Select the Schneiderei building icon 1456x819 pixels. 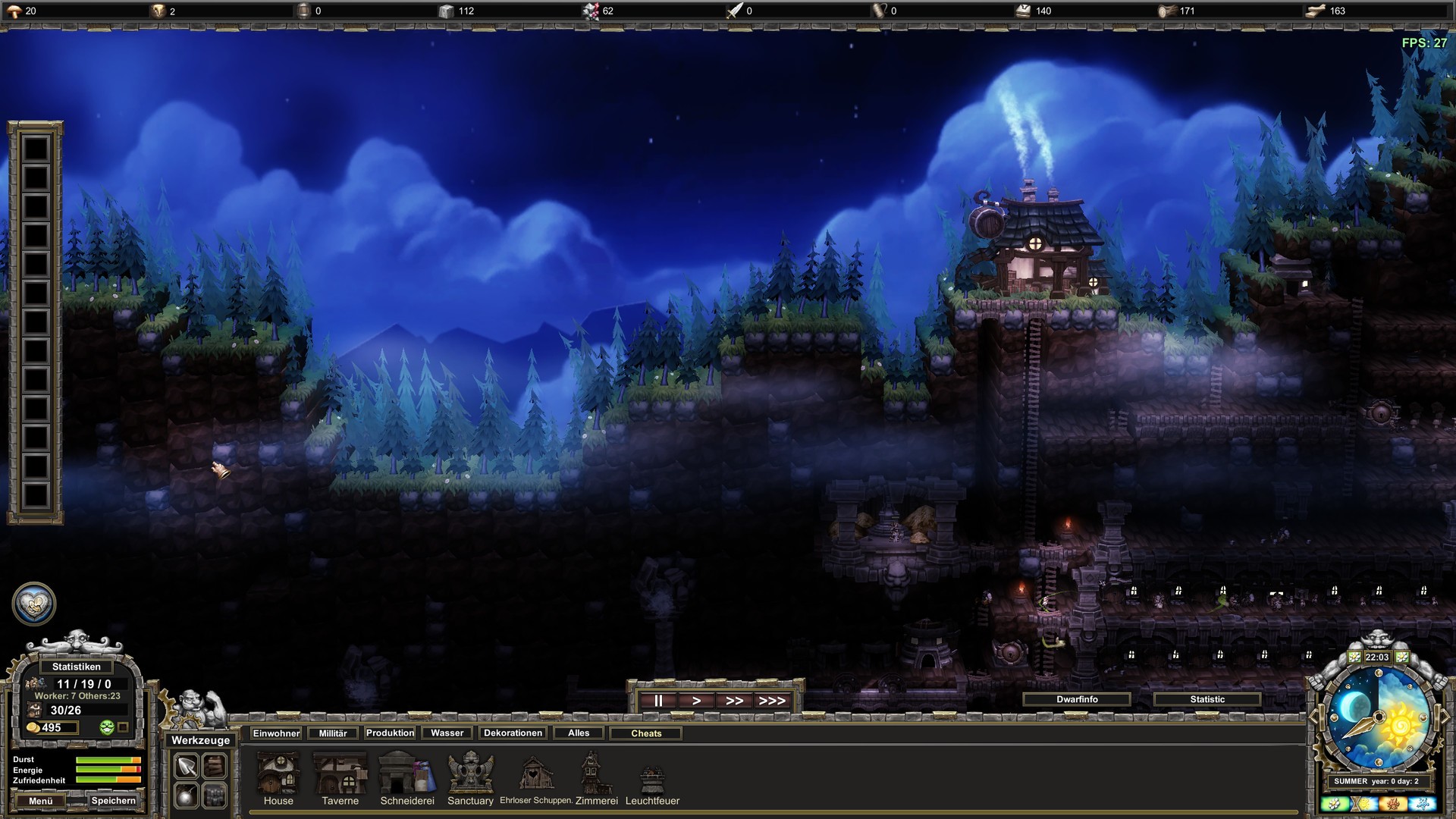(x=406, y=773)
